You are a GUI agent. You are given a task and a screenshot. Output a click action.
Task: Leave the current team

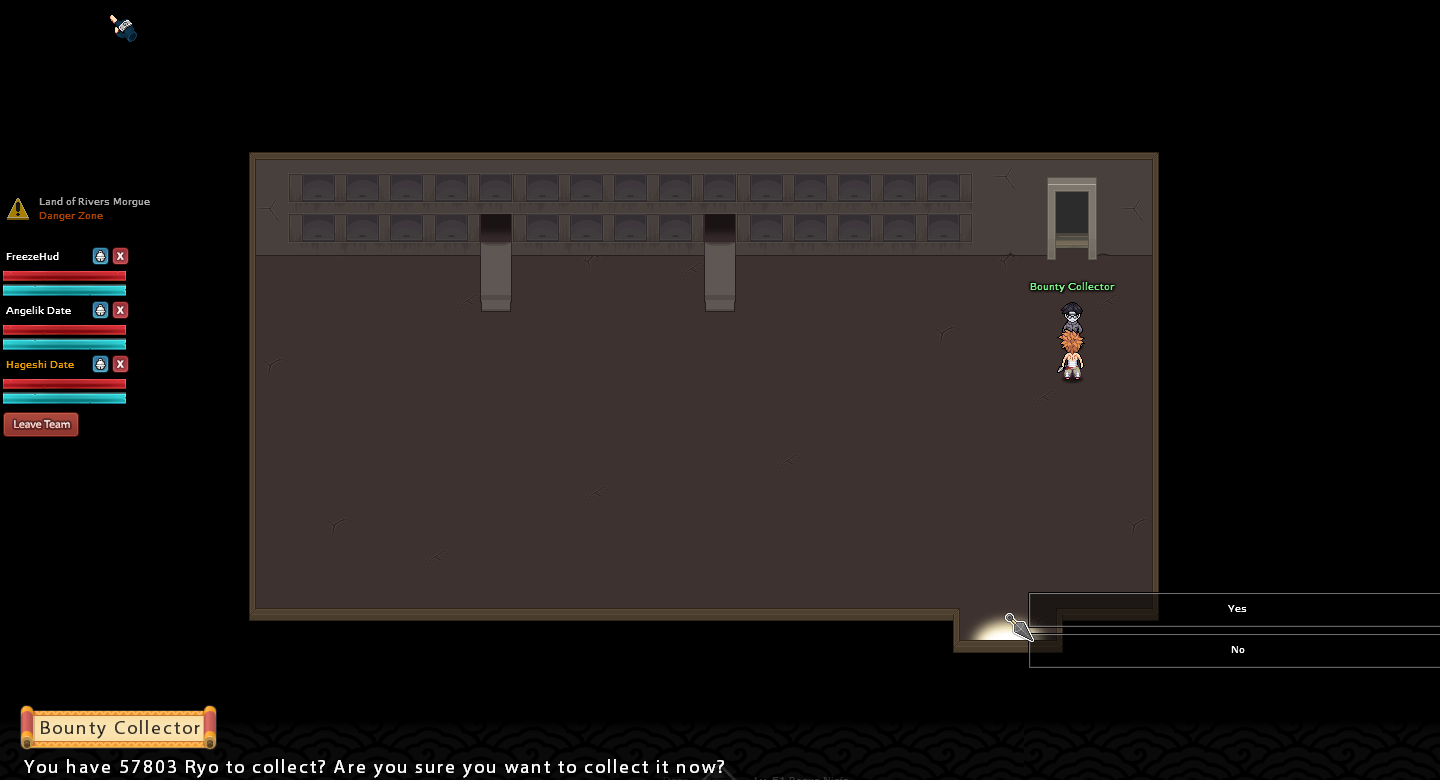click(41, 424)
